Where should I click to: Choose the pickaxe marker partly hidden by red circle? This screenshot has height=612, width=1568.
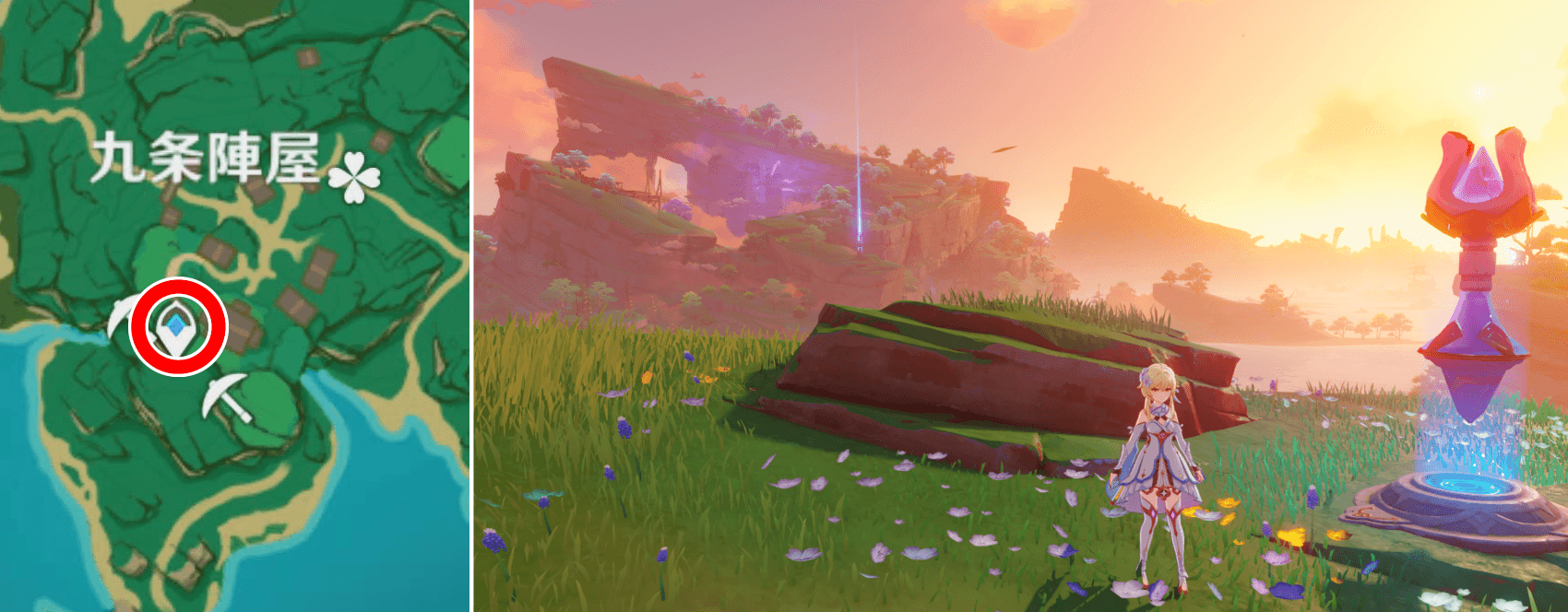[119, 319]
